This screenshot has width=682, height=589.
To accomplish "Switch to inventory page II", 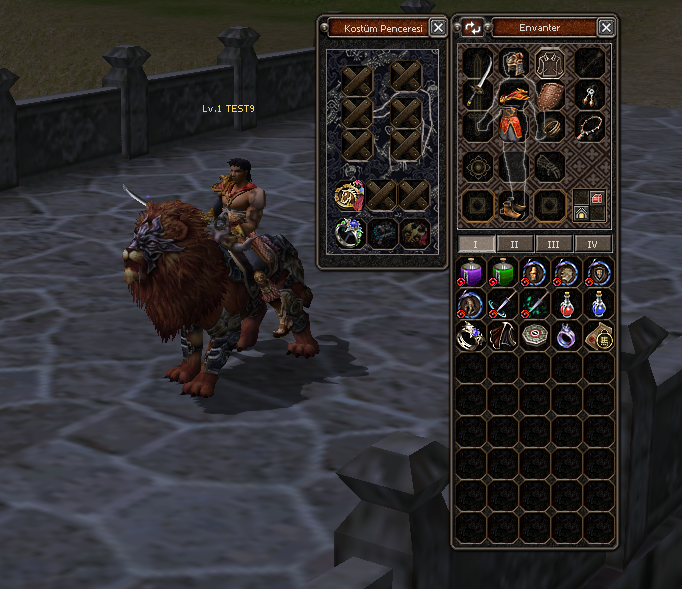I will (515, 244).
